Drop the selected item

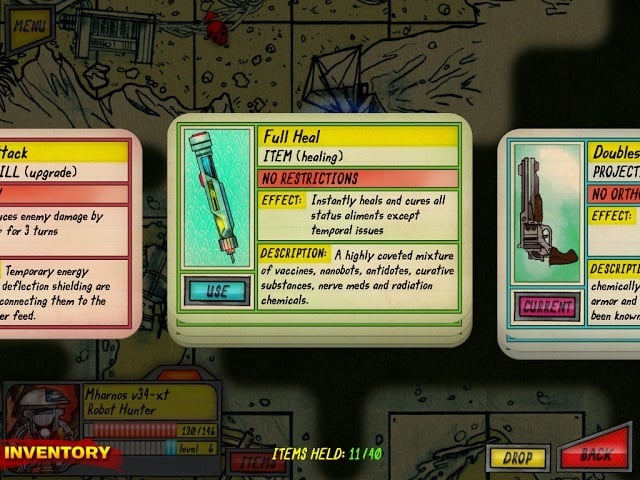coord(517,458)
